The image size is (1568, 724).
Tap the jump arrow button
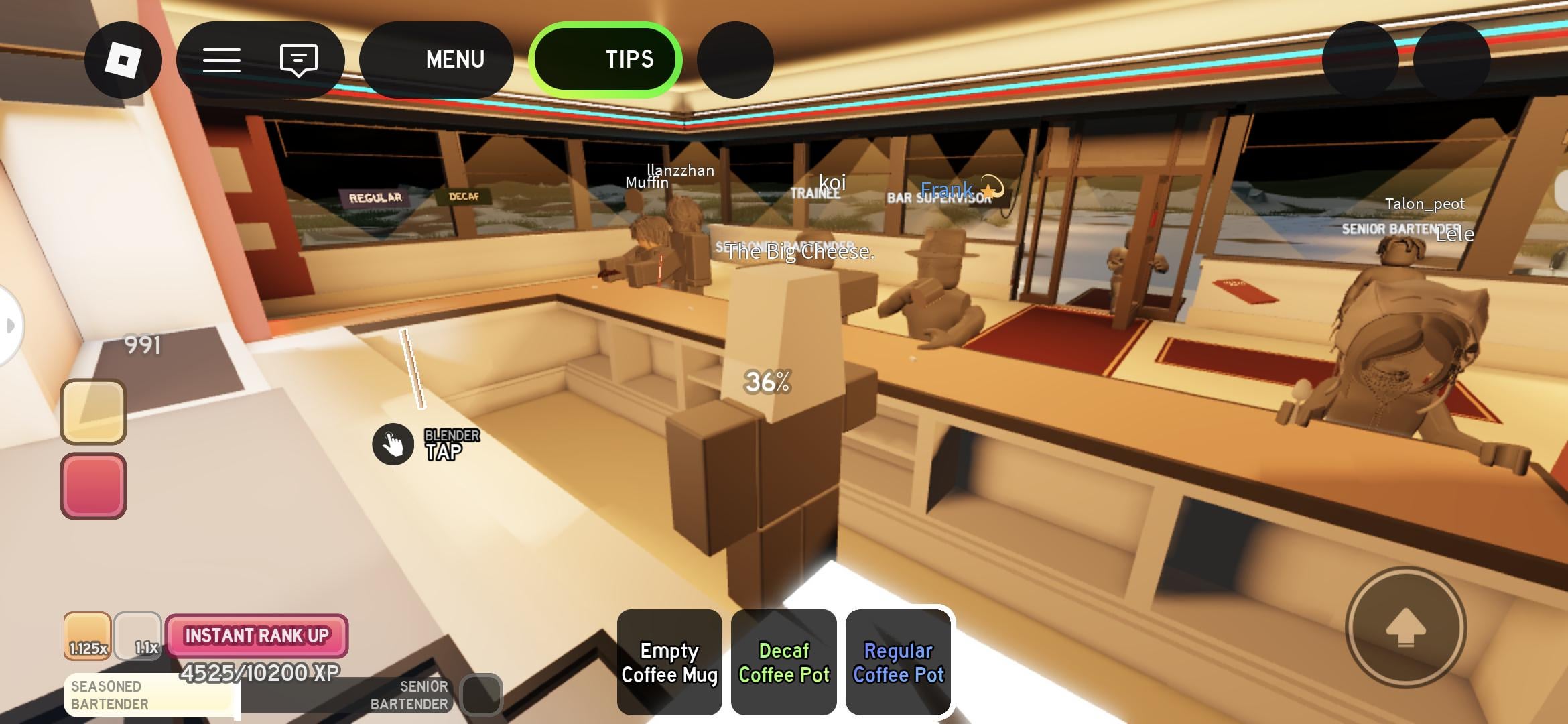[x=1406, y=627]
